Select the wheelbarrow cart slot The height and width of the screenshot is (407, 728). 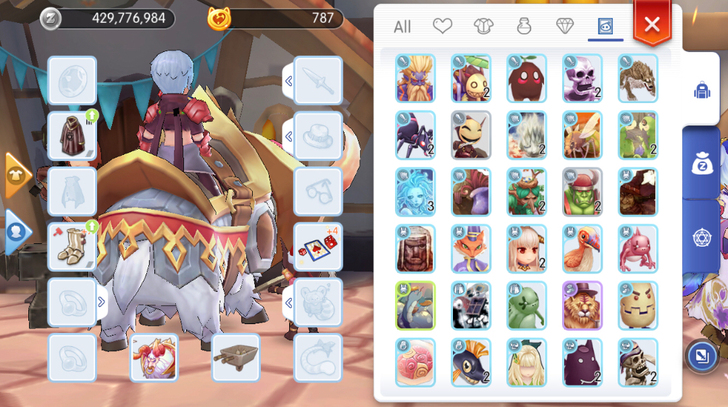point(236,357)
